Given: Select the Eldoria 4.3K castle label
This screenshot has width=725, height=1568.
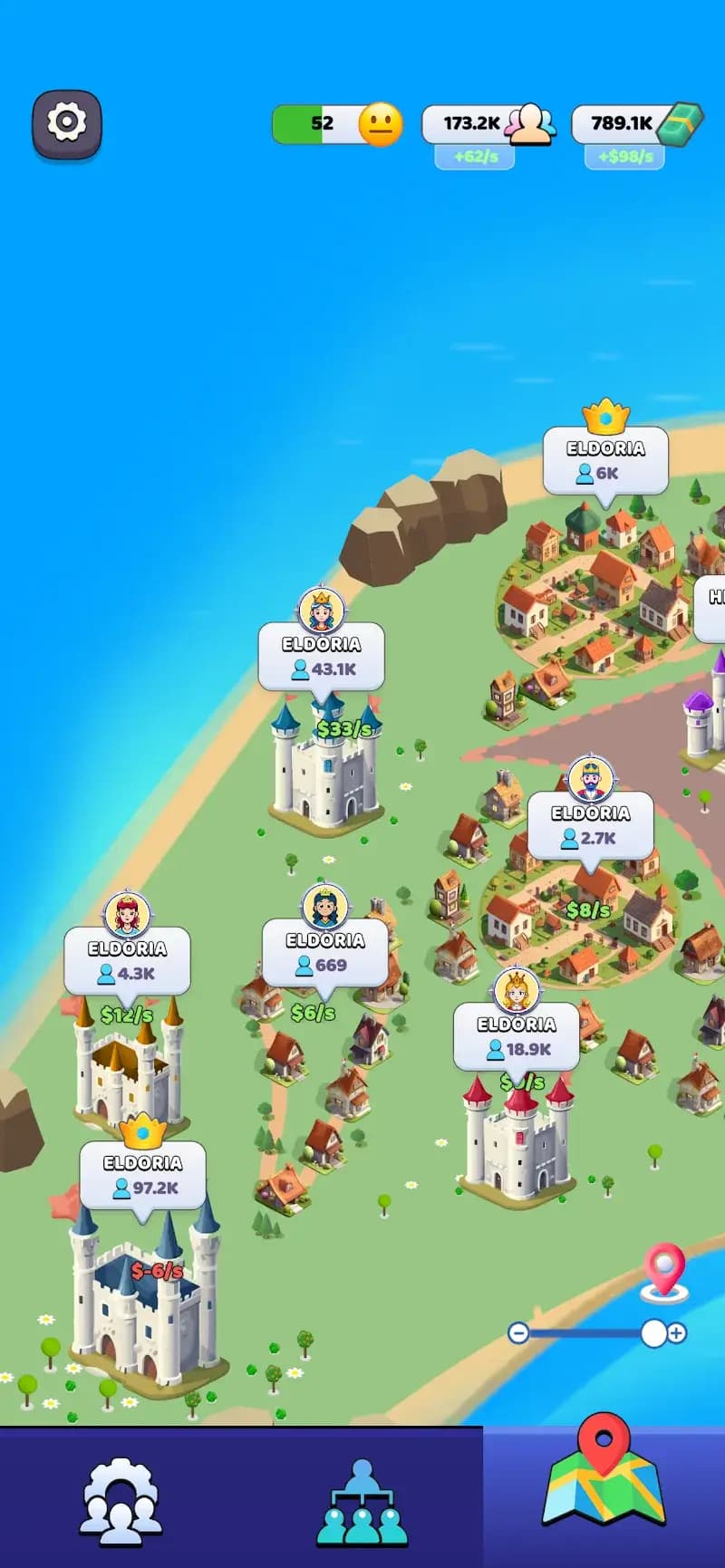Looking at the screenshot, I should click(x=128, y=961).
